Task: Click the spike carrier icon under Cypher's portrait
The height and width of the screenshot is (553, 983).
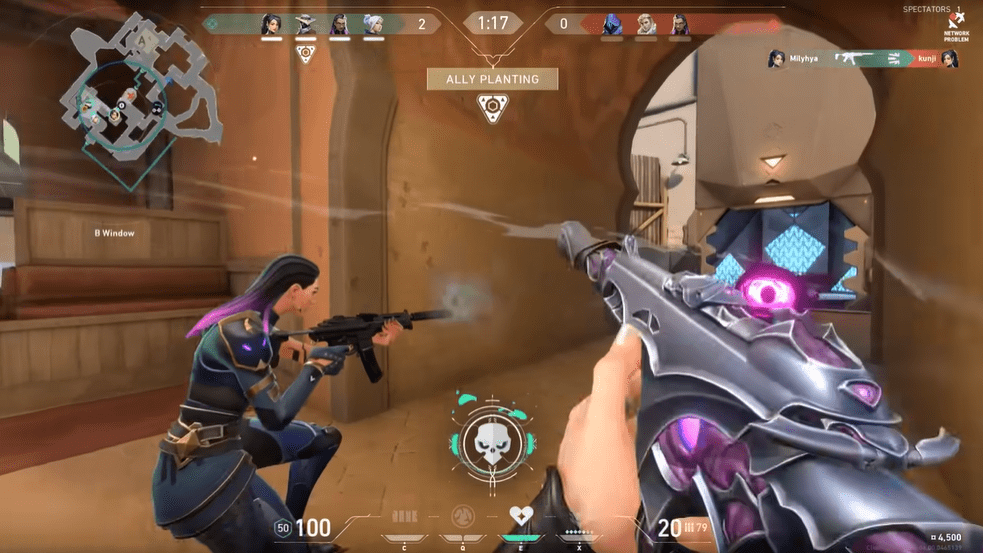Action: [x=305, y=54]
